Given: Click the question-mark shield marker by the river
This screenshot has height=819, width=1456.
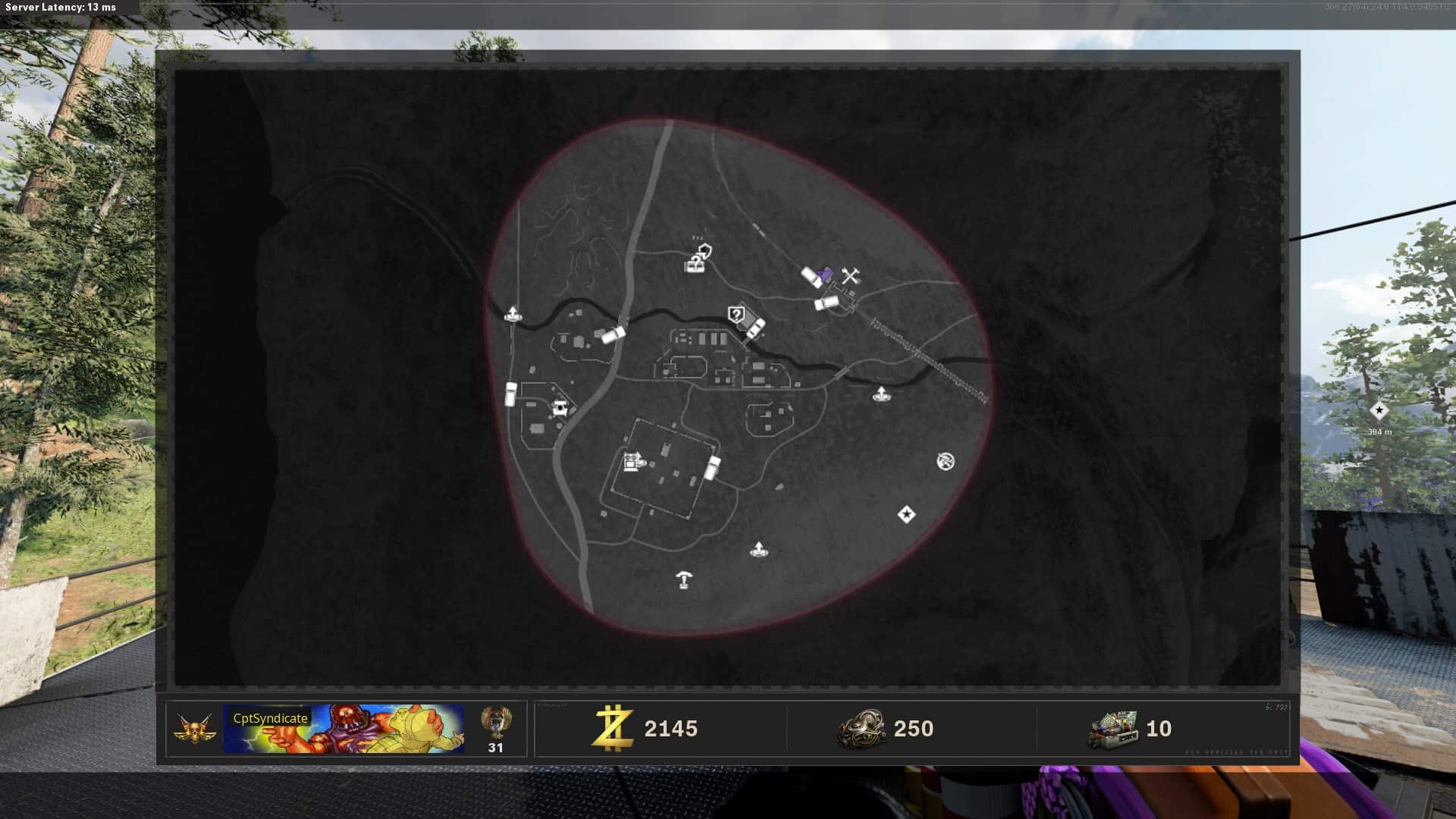Looking at the screenshot, I should pos(736,314).
